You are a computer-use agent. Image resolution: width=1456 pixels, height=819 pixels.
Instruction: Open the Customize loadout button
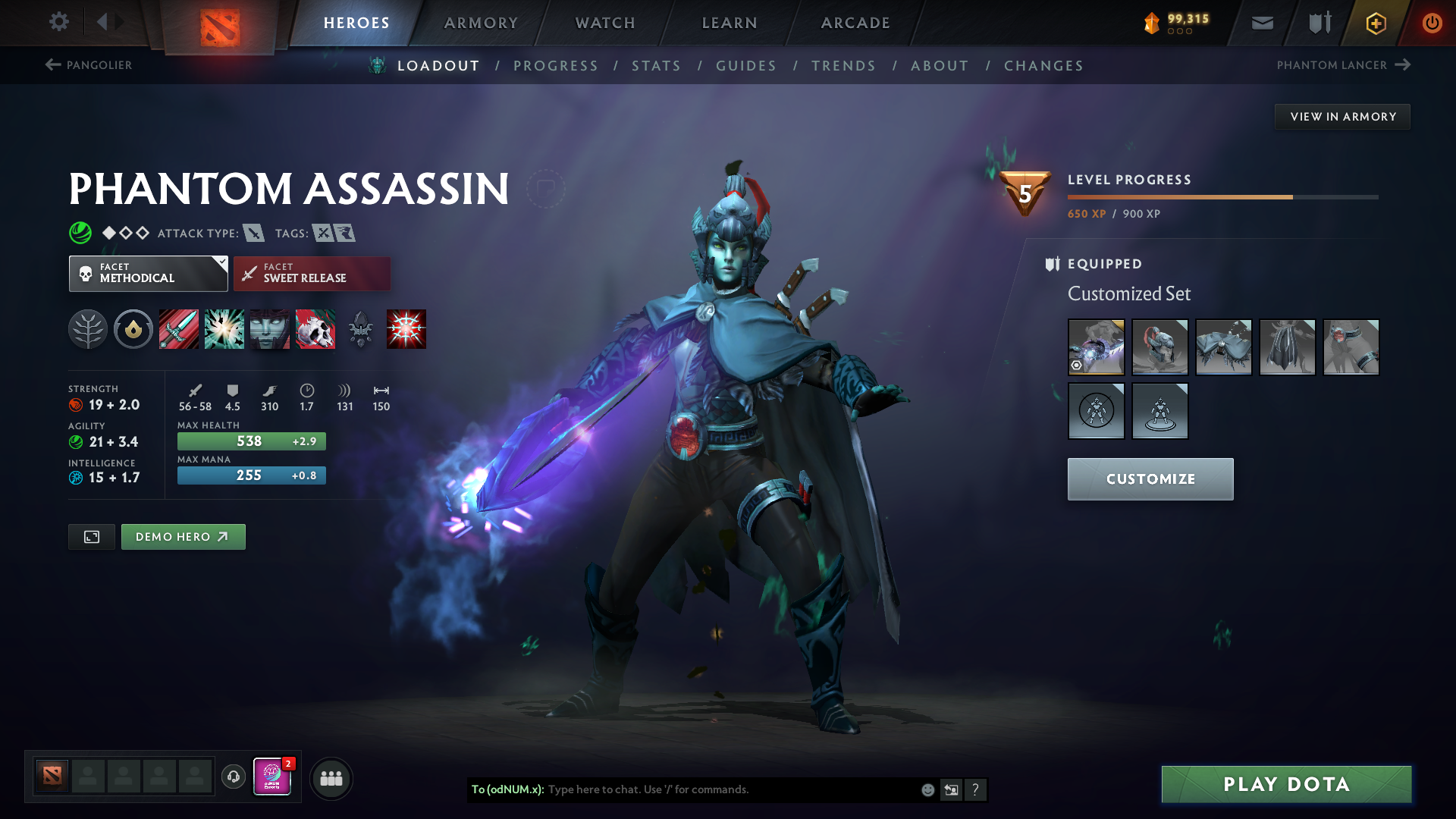tap(1150, 479)
